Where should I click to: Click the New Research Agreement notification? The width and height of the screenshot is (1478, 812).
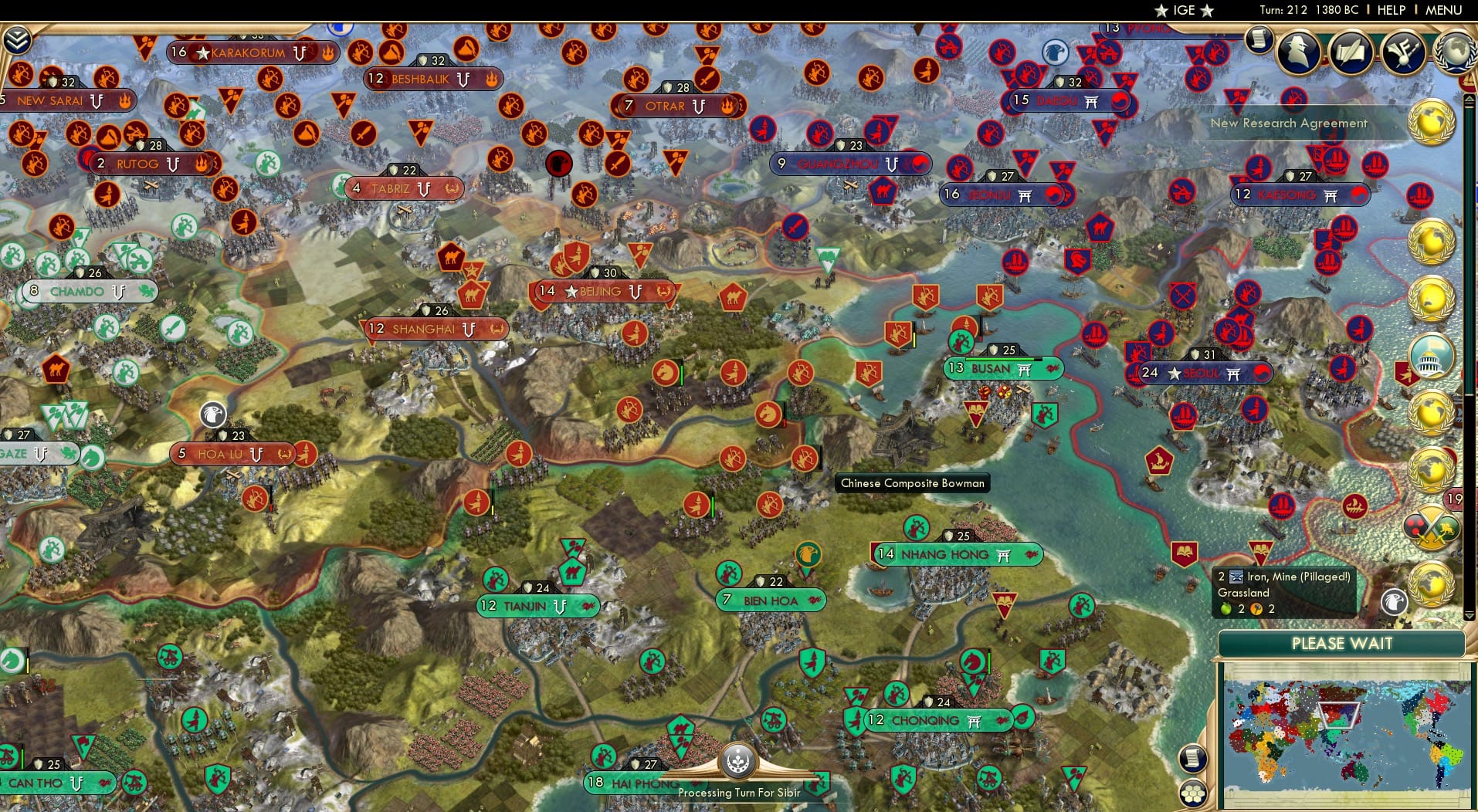tap(1289, 123)
